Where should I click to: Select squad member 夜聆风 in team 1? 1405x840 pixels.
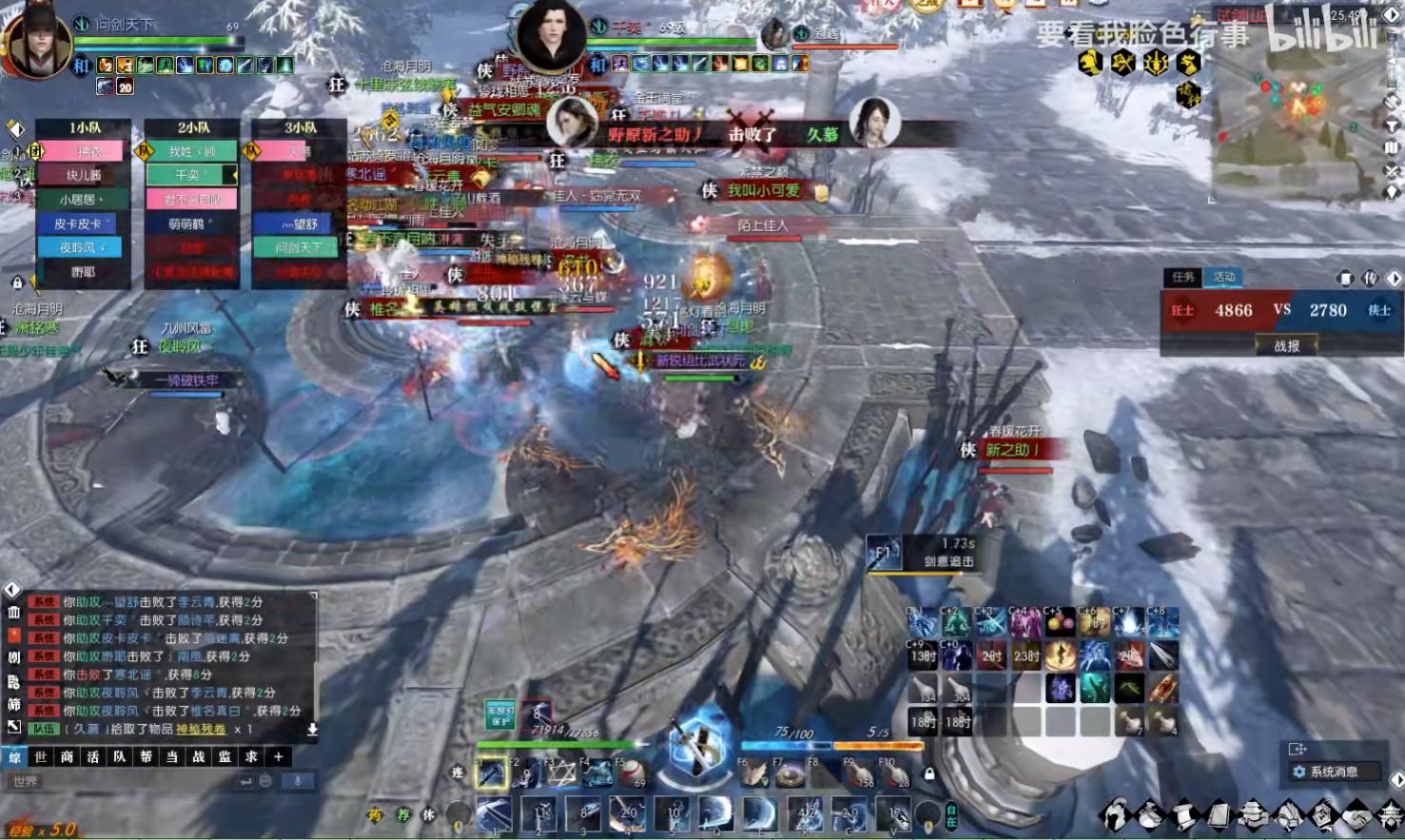click(83, 247)
